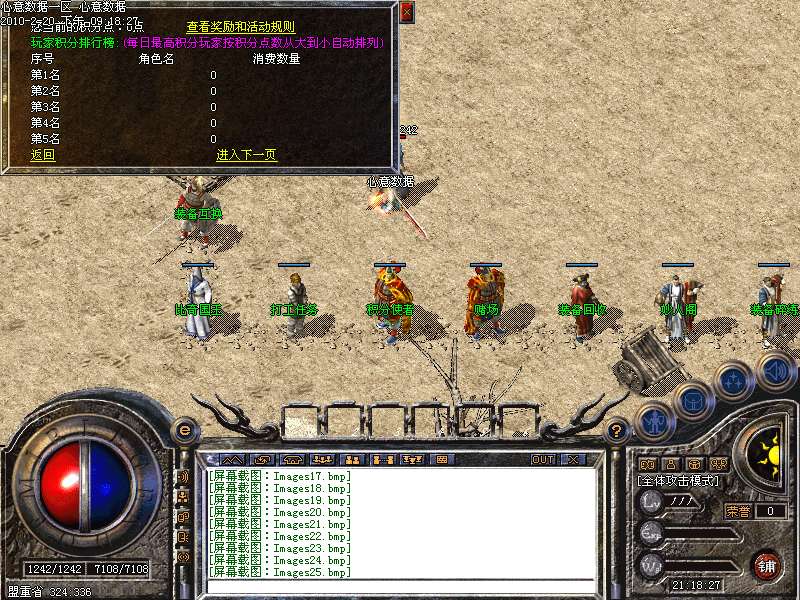
Task: Open help with the question mark button
Action: coord(617,431)
